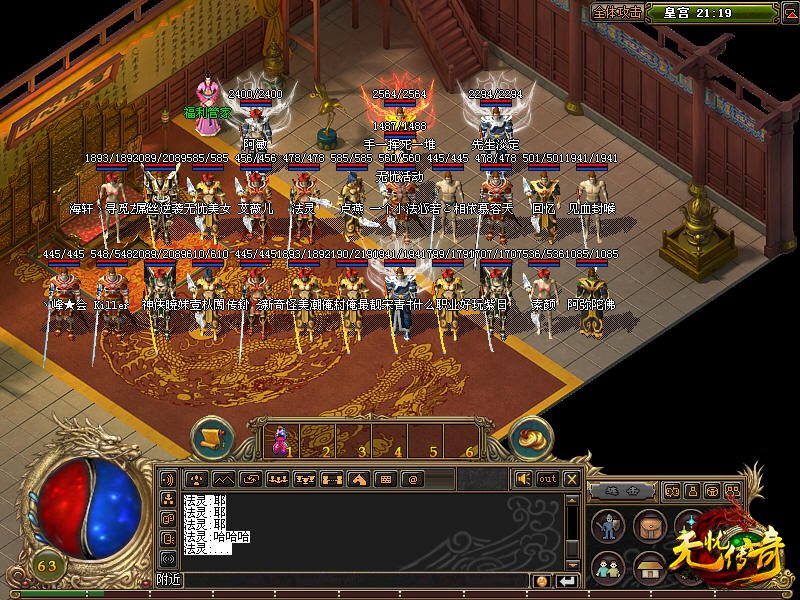Screen dimensions: 800x600
Task: Send the chat message with the enter arrow
Action: point(567,580)
